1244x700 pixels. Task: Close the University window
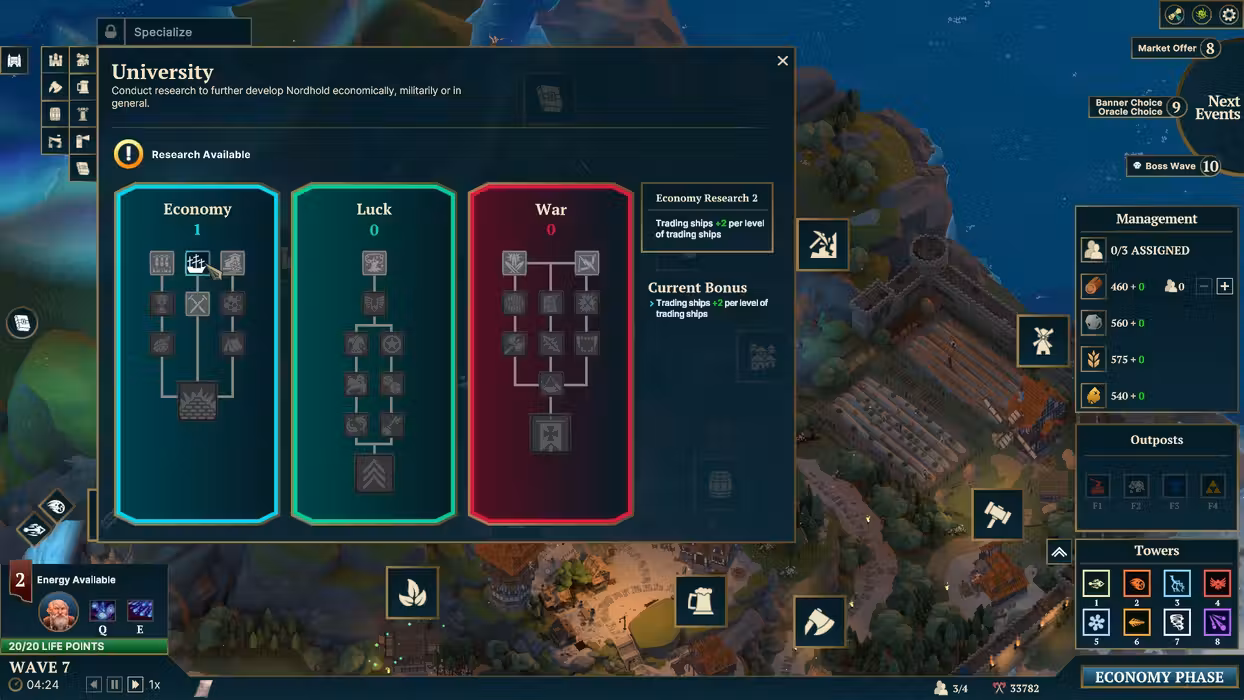[782, 61]
